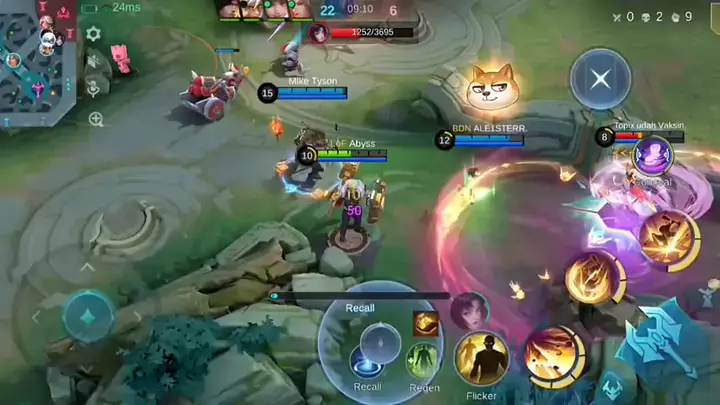The height and width of the screenshot is (405, 720).
Task: Use the Regen ability
Action: pyautogui.click(x=424, y=361)
